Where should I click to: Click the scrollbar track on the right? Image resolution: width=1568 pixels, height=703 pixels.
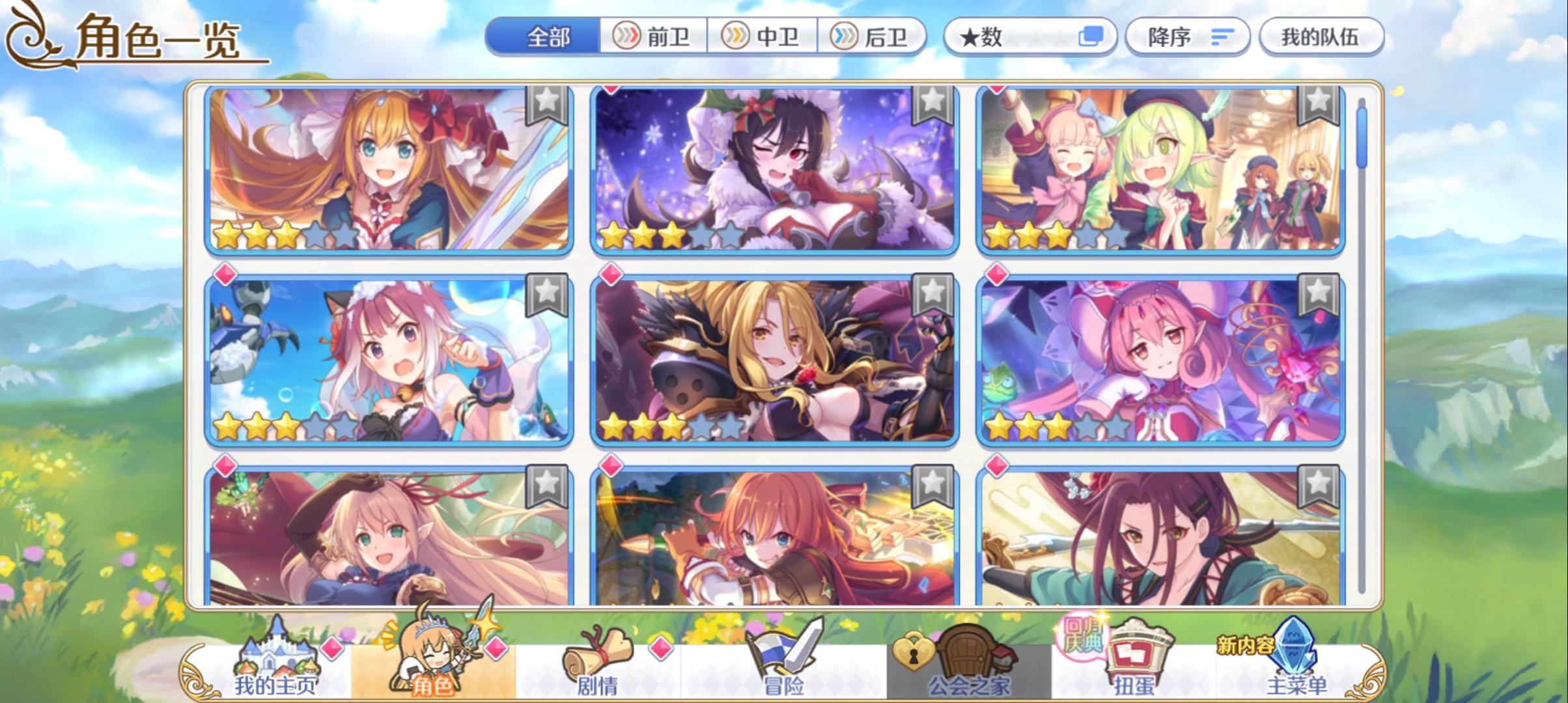click(x=1363, y=358)
